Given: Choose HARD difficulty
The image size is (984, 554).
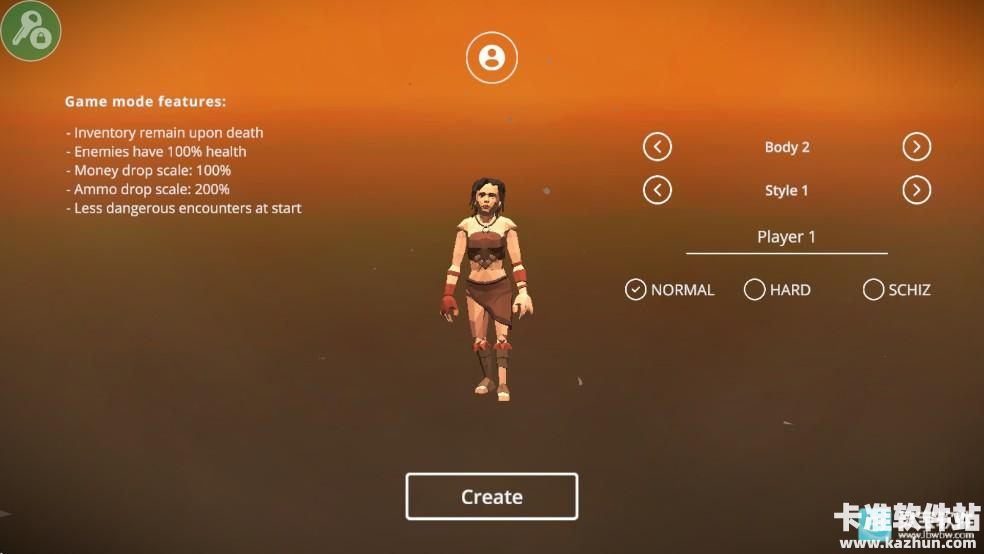Looking at the screenshot, I should coord(755,290).
